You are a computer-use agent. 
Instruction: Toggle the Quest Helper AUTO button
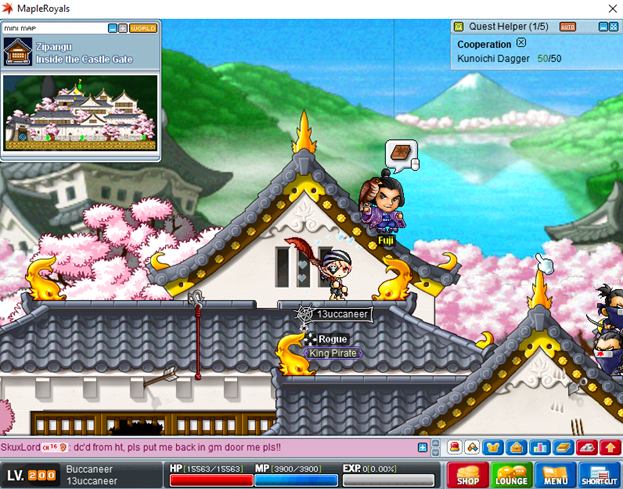coord(568,27)
